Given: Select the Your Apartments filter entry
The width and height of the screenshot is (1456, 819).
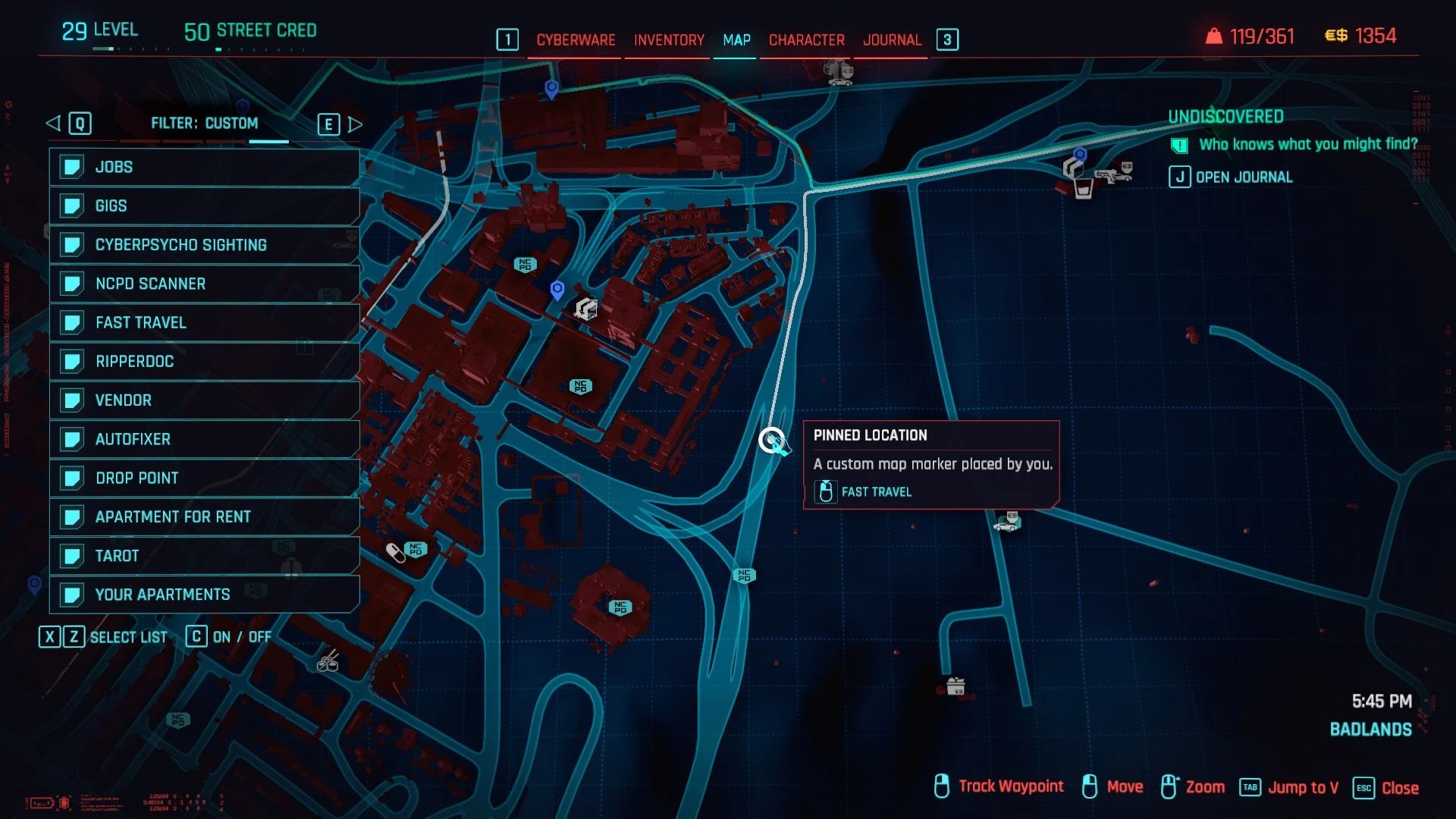Looking at the screenshot, I should [205, 595].
